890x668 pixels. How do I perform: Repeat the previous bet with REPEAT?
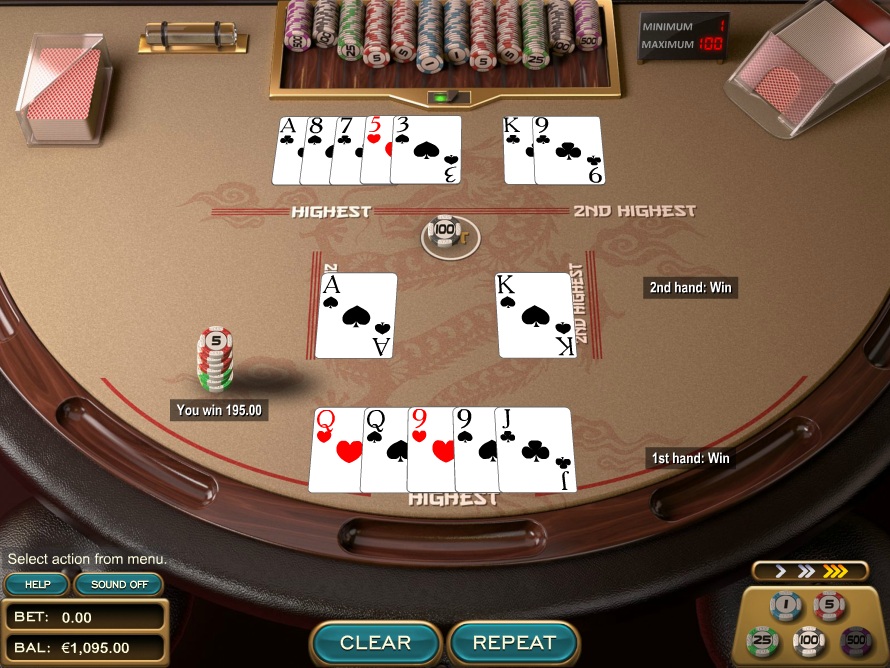tap(514, 642)
